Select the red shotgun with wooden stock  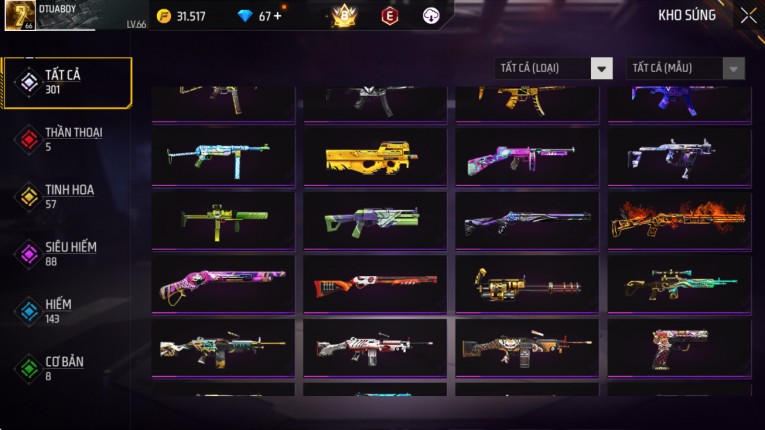(x=375, y=284)
